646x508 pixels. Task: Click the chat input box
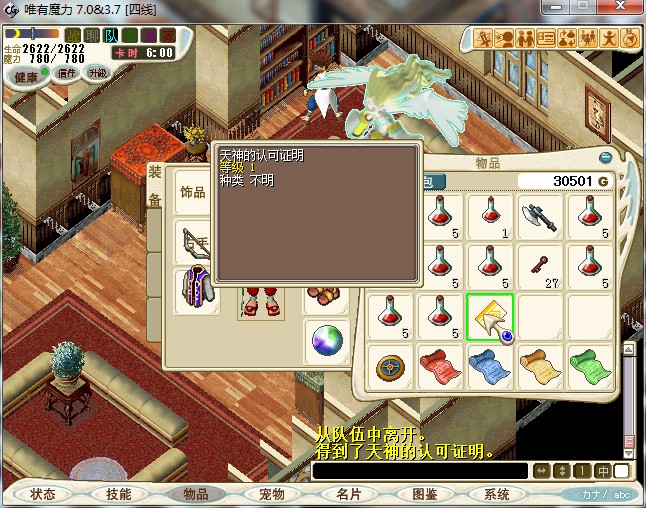[x=419, y=471]
